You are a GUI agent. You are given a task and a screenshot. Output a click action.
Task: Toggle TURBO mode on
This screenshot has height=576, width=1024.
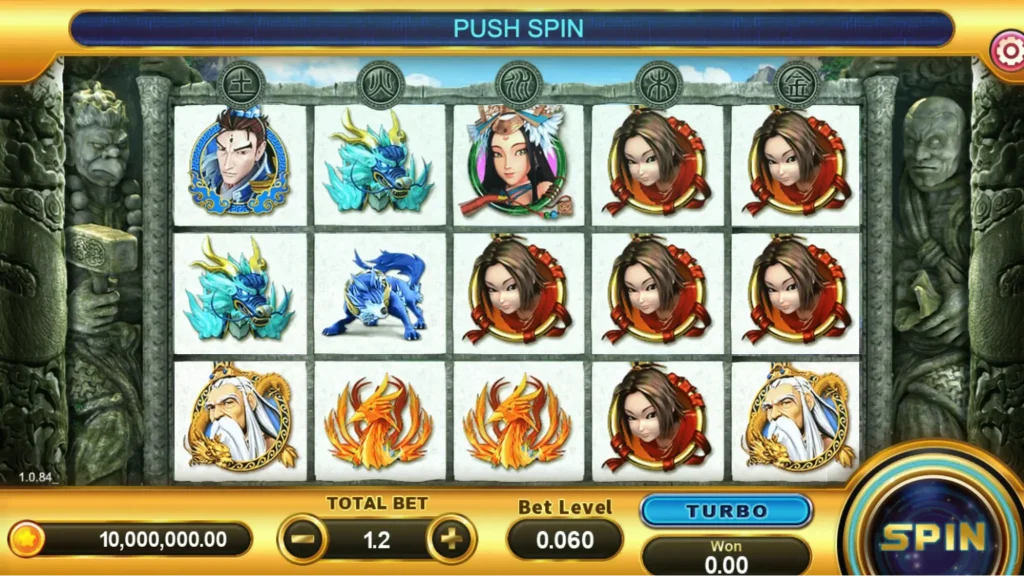(726, 511)
